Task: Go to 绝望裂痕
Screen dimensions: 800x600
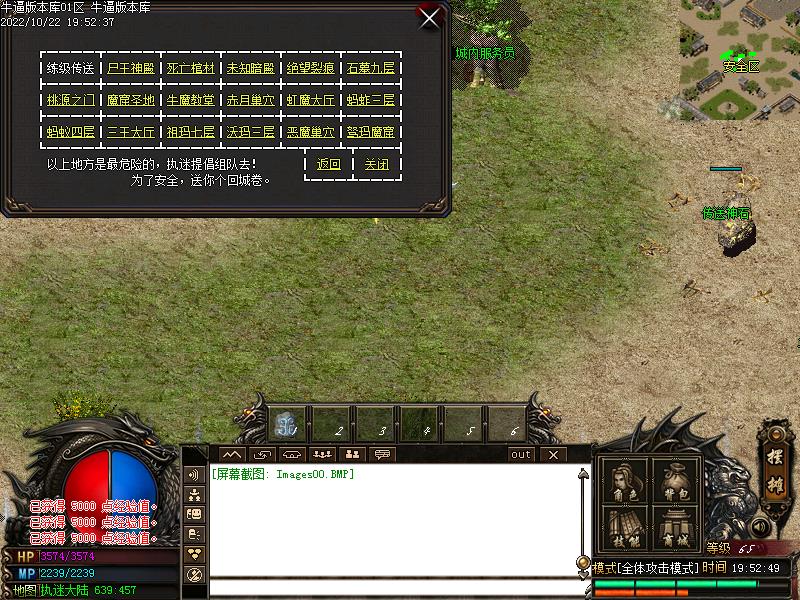Action: click(x=310, y=69)
